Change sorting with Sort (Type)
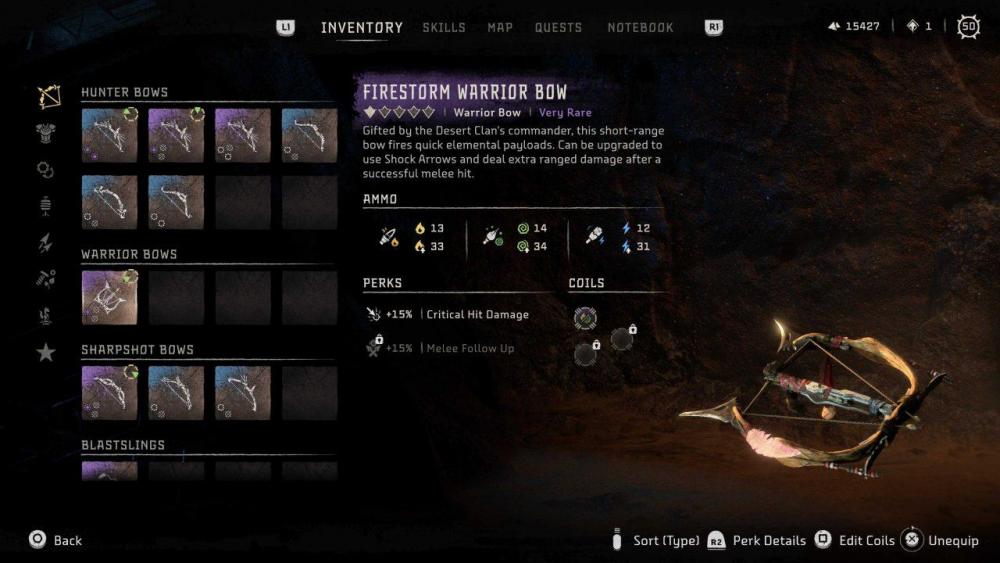 pyautogui.click(x=665, y=540)
